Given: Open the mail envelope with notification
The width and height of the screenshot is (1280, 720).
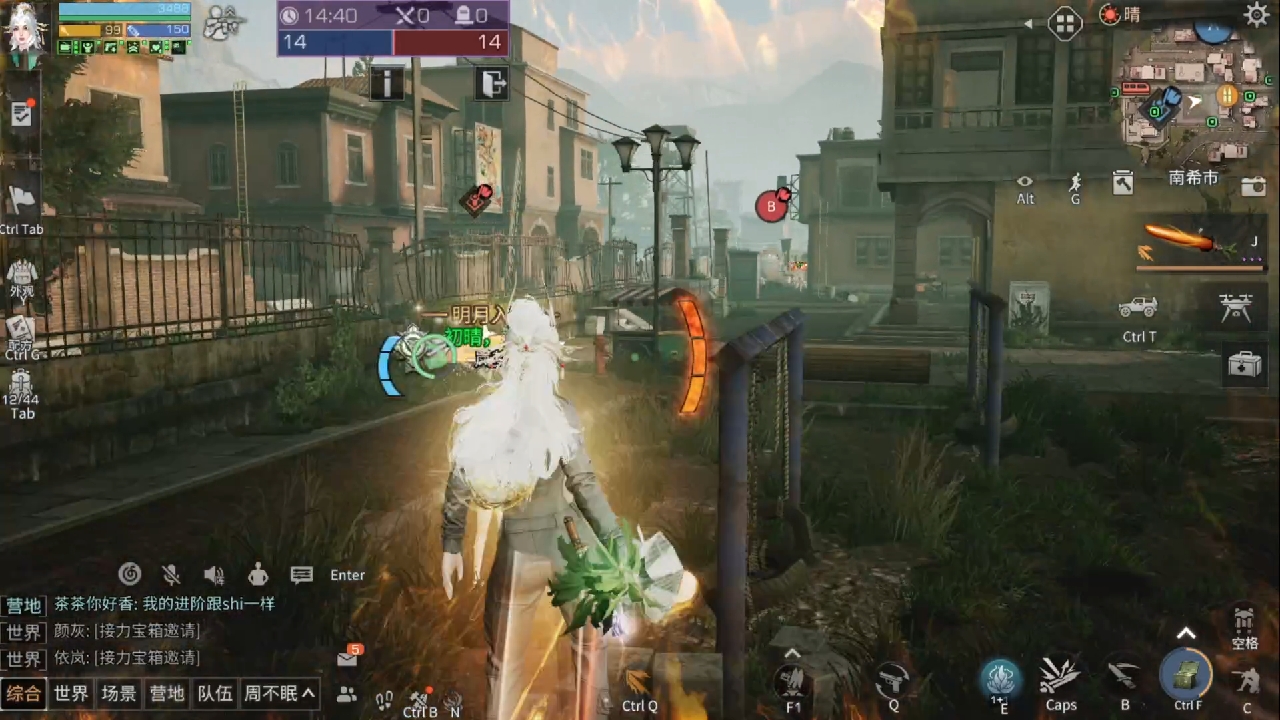Looking at the screenshot, I should (x=347, y=658).
